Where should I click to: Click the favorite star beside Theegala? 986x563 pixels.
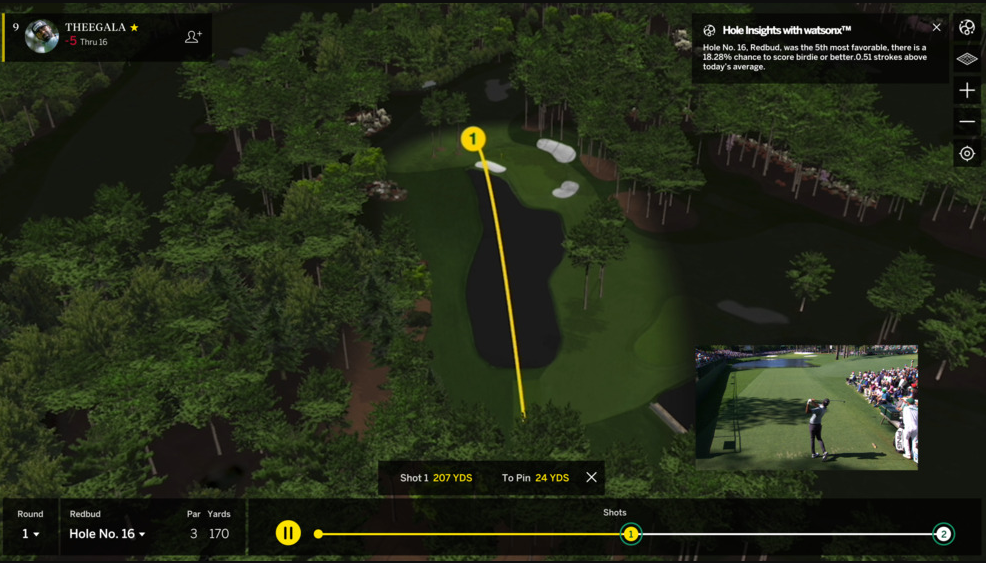pyautogui.click(x=134, y=28)
